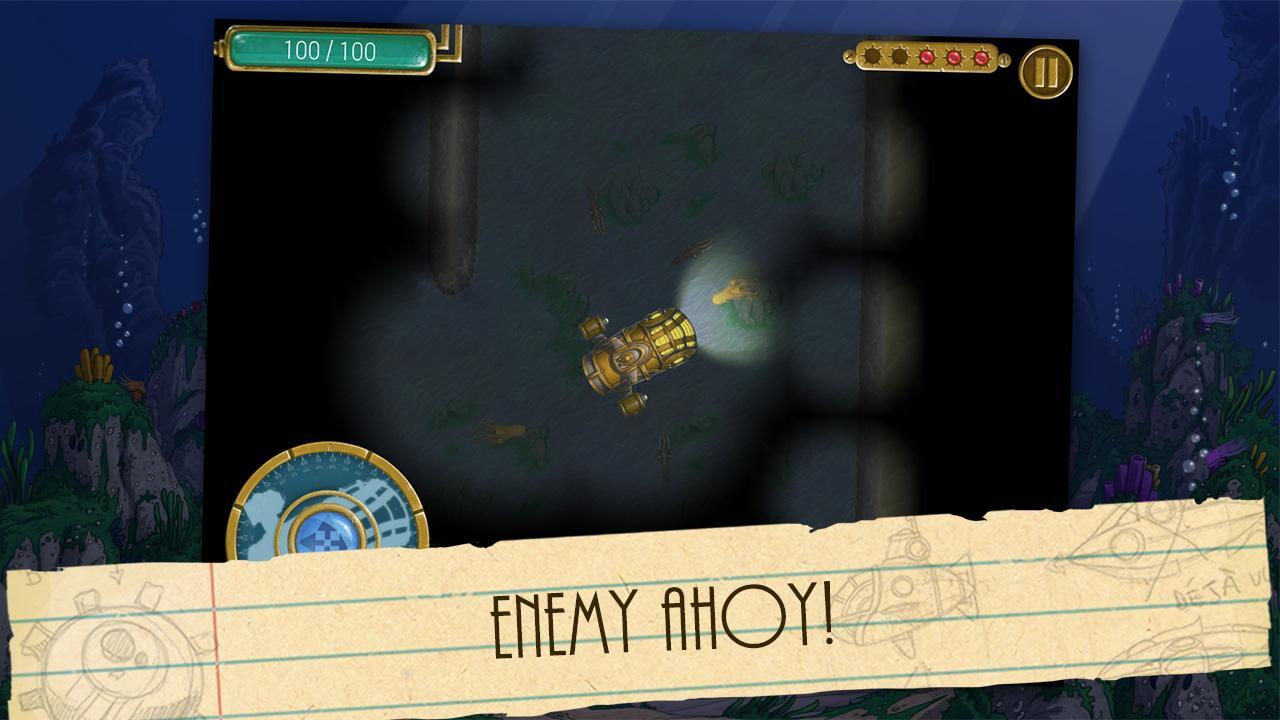Tap the ENEMY AHOY text banner
The width and height of the screenshot is (1280, 720).
(660, 617)
